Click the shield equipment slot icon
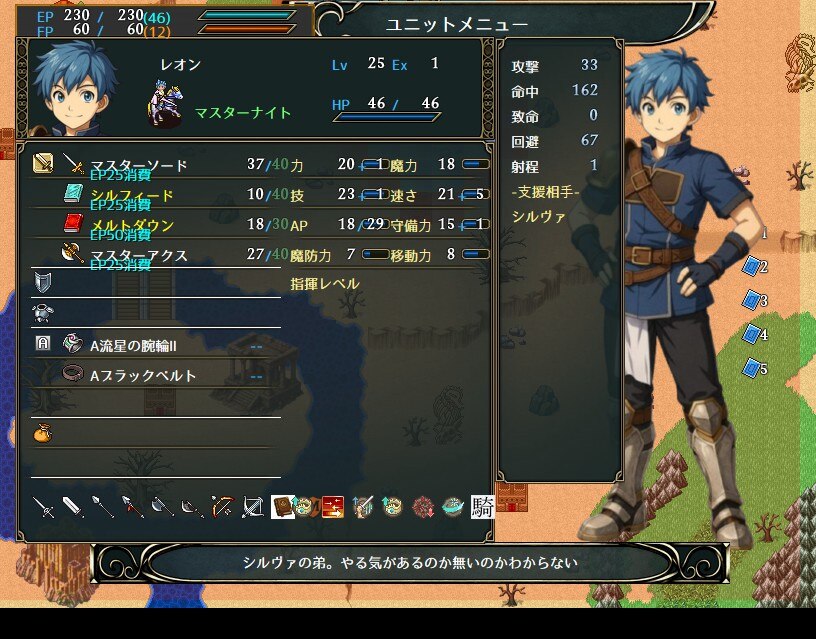 point(42,283)
